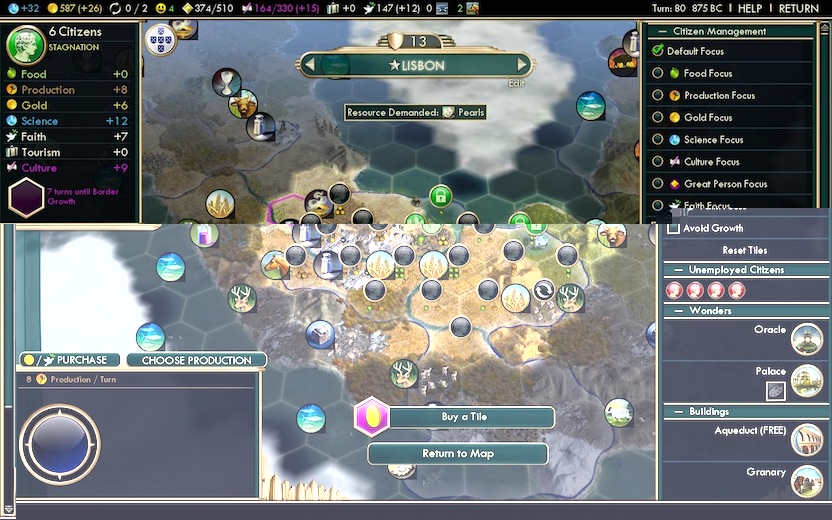
Task: Set Culture Focus for the city
Action: [658, 161]
